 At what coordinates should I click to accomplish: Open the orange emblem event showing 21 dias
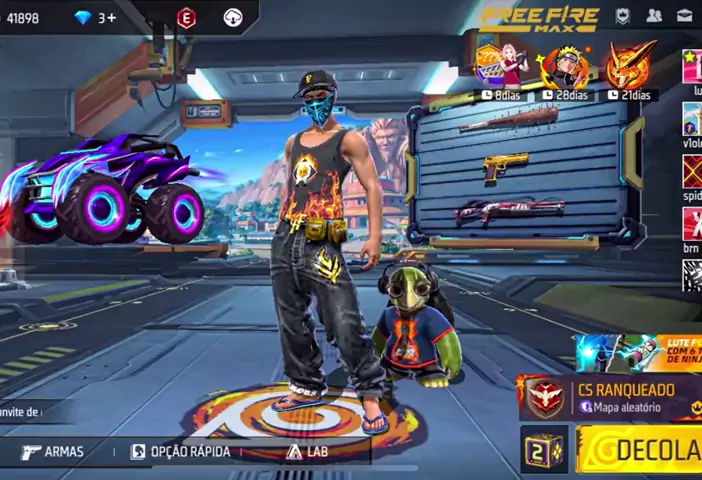[629, 67]
